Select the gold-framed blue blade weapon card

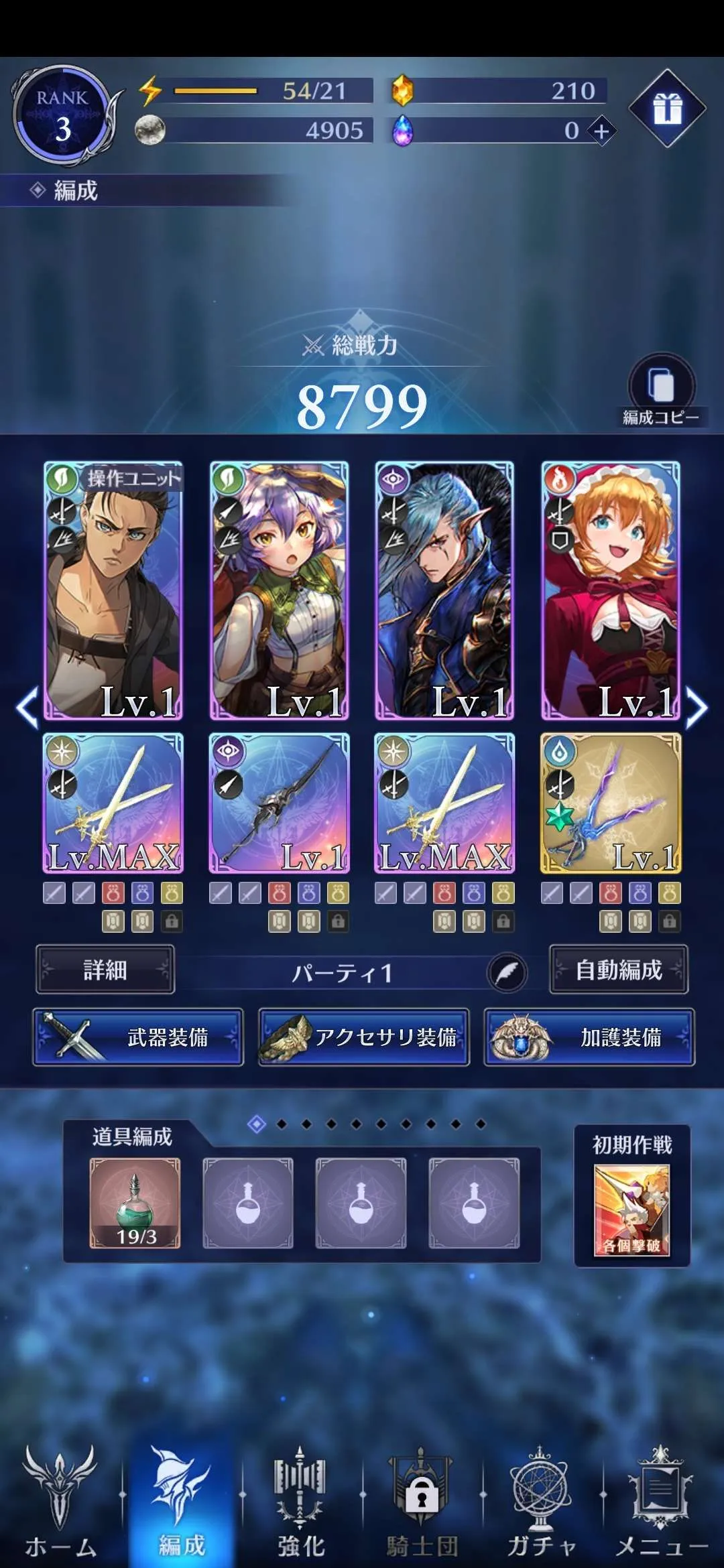pos(611,803)
